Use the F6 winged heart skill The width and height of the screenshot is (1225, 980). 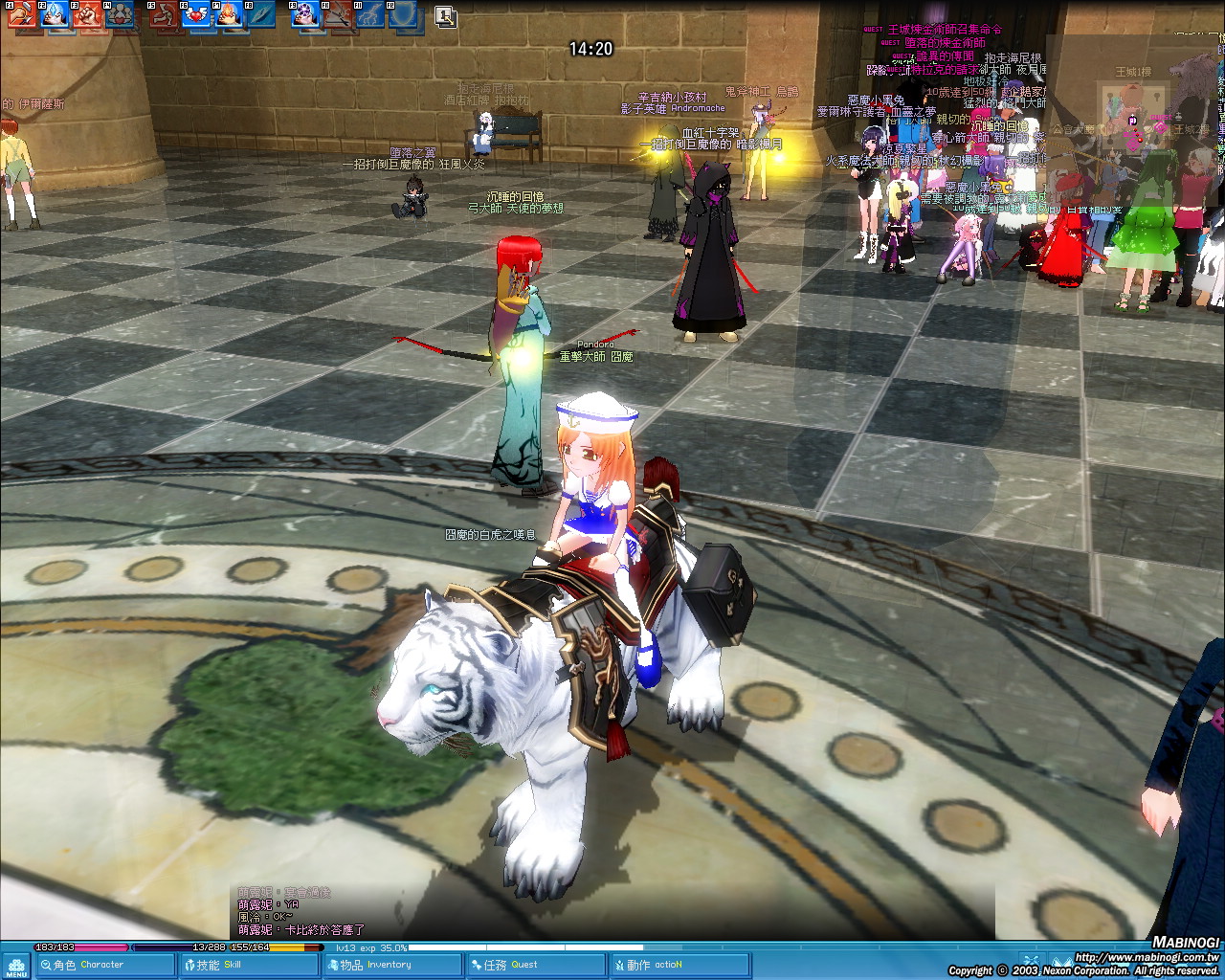197,13
